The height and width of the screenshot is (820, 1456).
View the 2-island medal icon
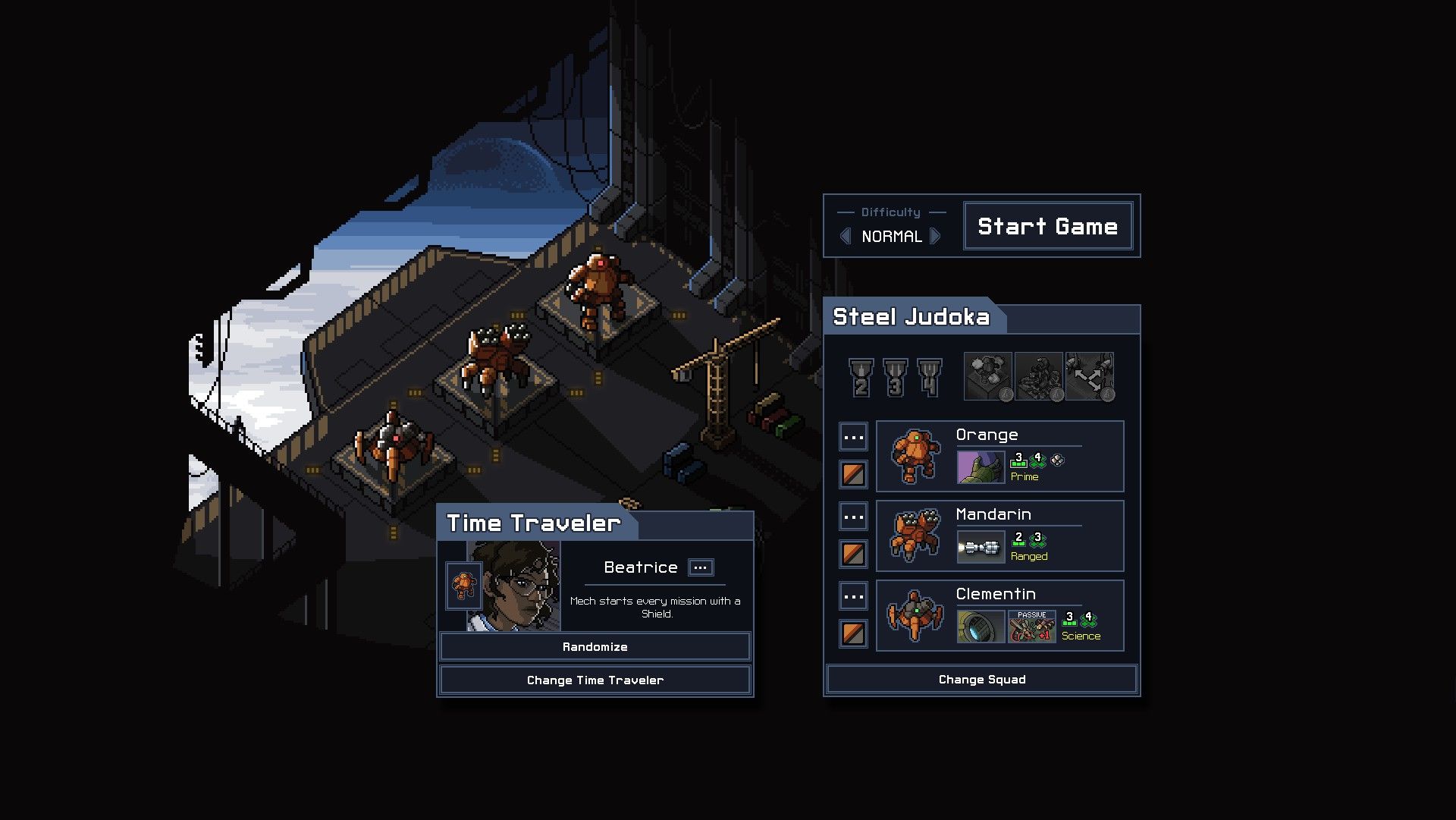(x=861, y=378)
